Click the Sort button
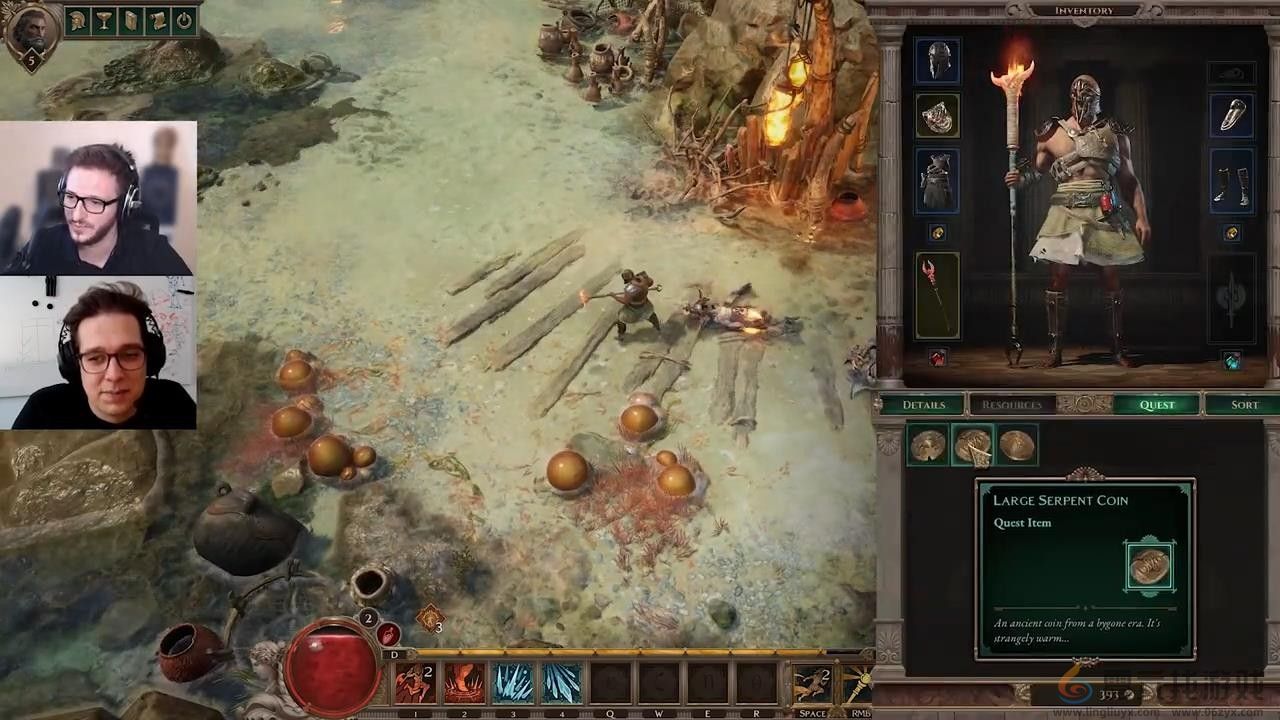The width and height of the screenshot is (1280, 720). pyautogui.click(x=1244, y=405)
